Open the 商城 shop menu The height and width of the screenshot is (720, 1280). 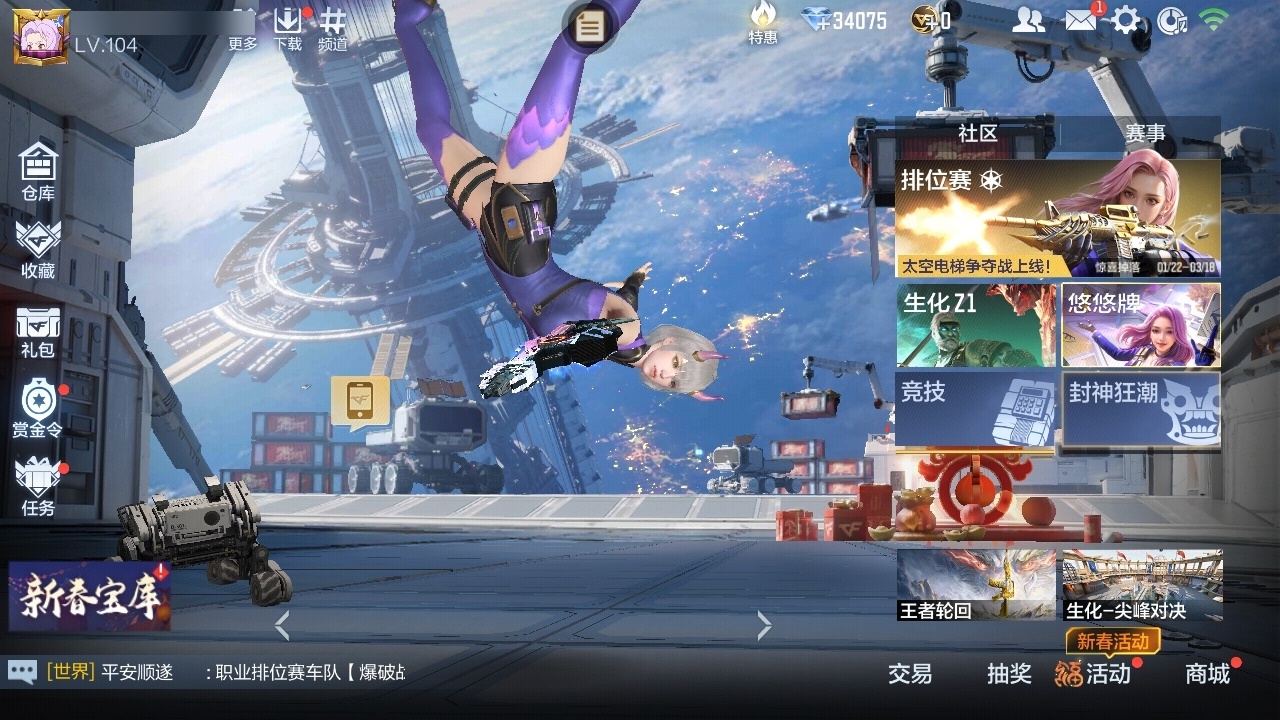point(1208,674)
